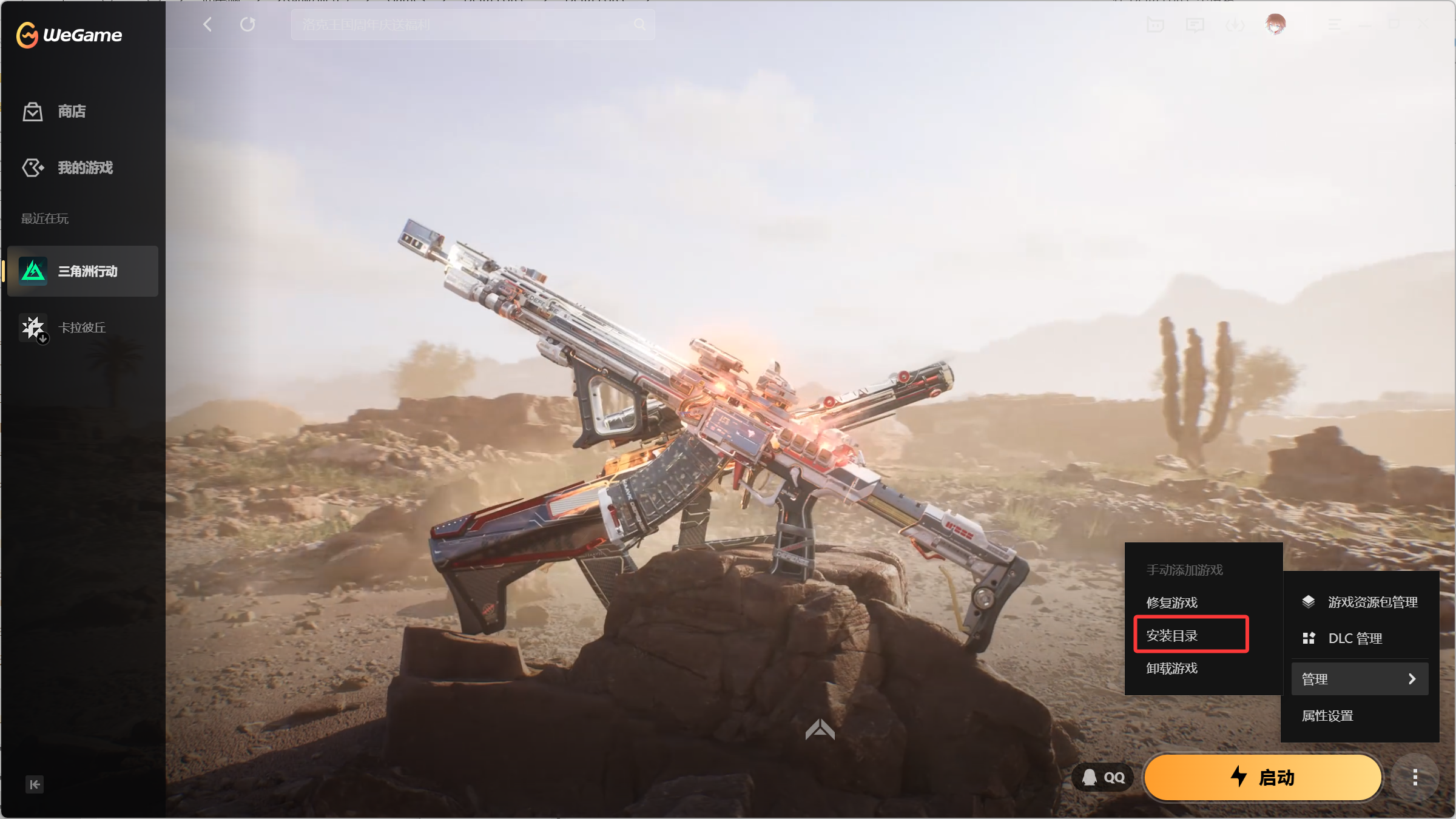
Task: Go to 我的游戏 library
Action: pyautogui.click(x=85, y=167)
